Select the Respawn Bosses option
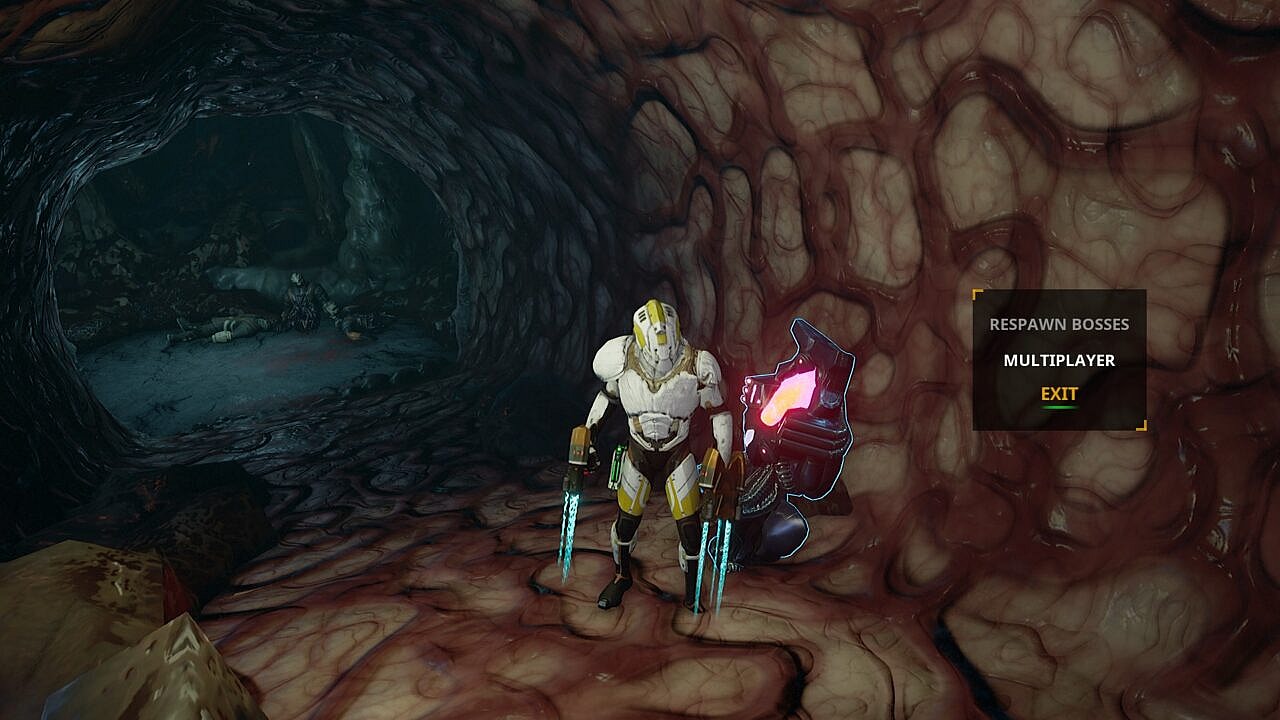 [x=1059, y=325]
